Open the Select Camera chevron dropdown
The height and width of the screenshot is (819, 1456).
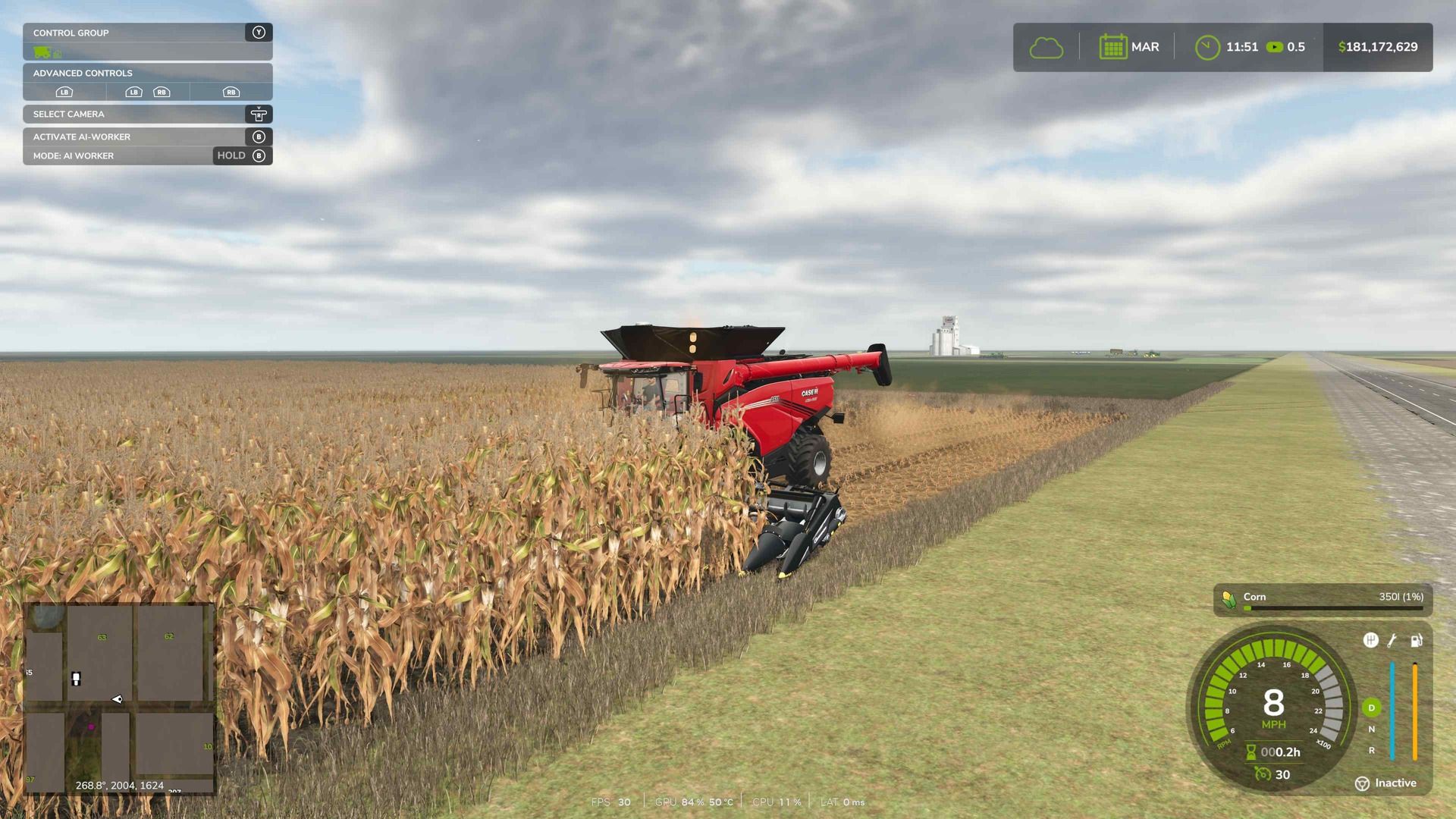click(259, 114)
